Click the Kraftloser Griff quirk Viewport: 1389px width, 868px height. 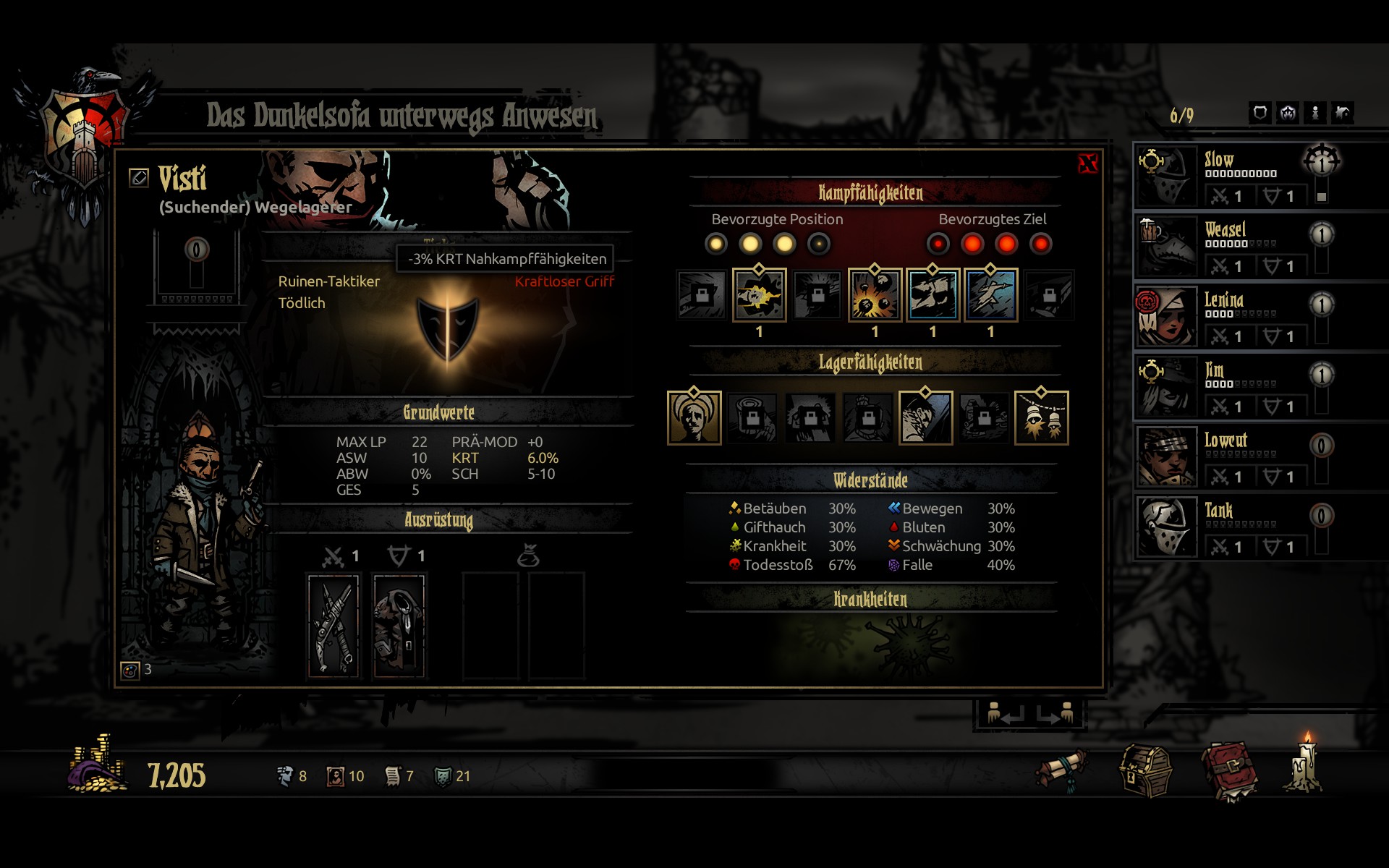(564, 282)
